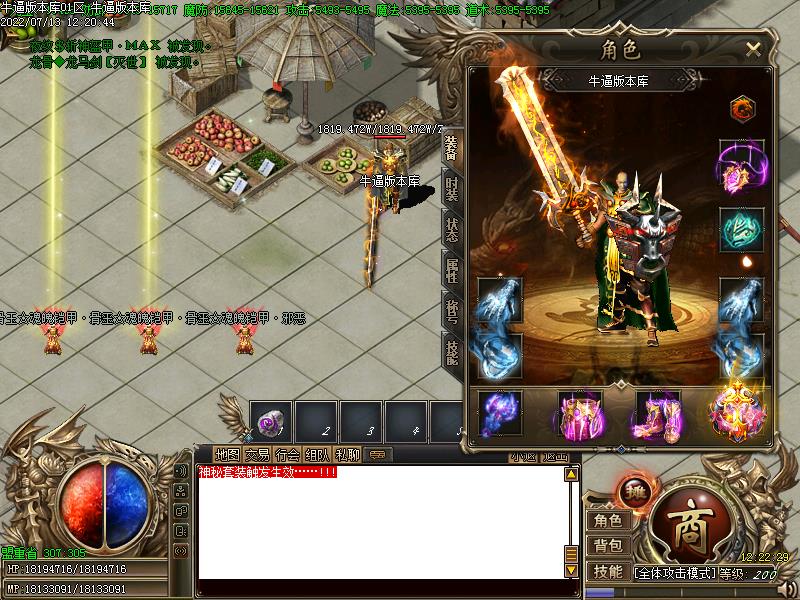The height and width of the screenshot is (600, 800).
Task: Open the 时装 fashion tab
Action: [x=452, y=190]
